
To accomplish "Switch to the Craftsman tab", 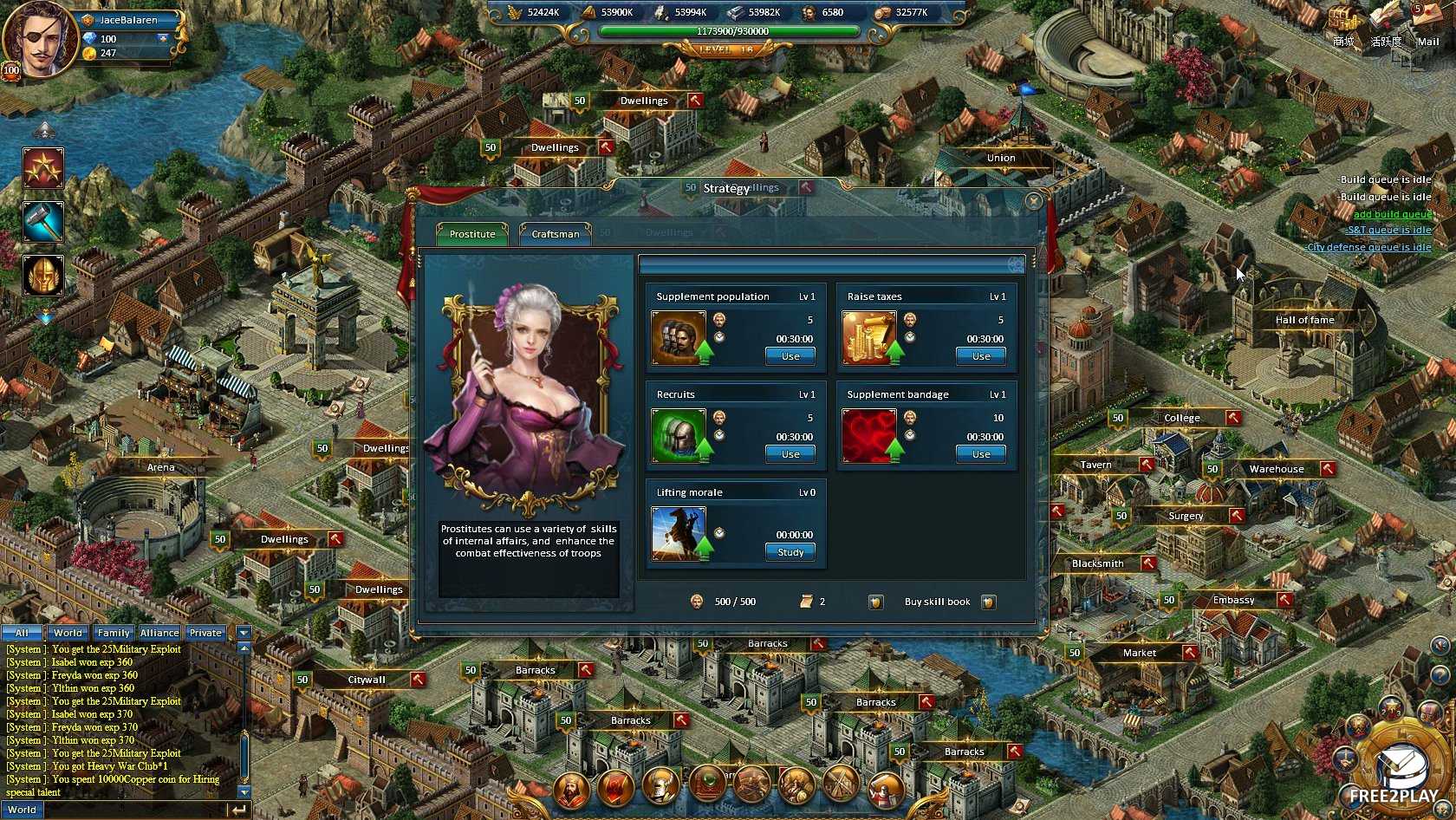I will click(555, 234).
